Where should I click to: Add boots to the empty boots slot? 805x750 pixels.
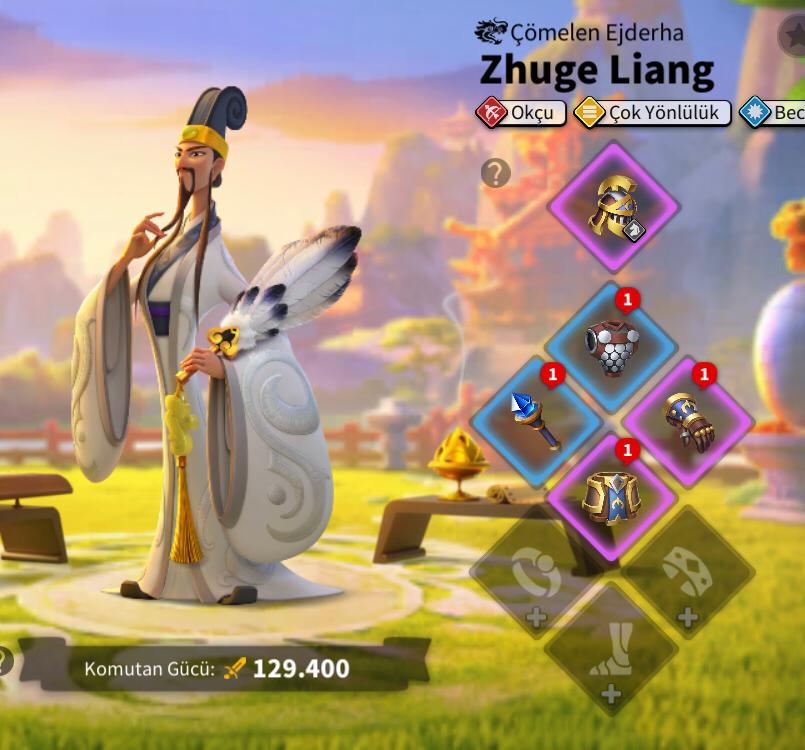(611, 650)
